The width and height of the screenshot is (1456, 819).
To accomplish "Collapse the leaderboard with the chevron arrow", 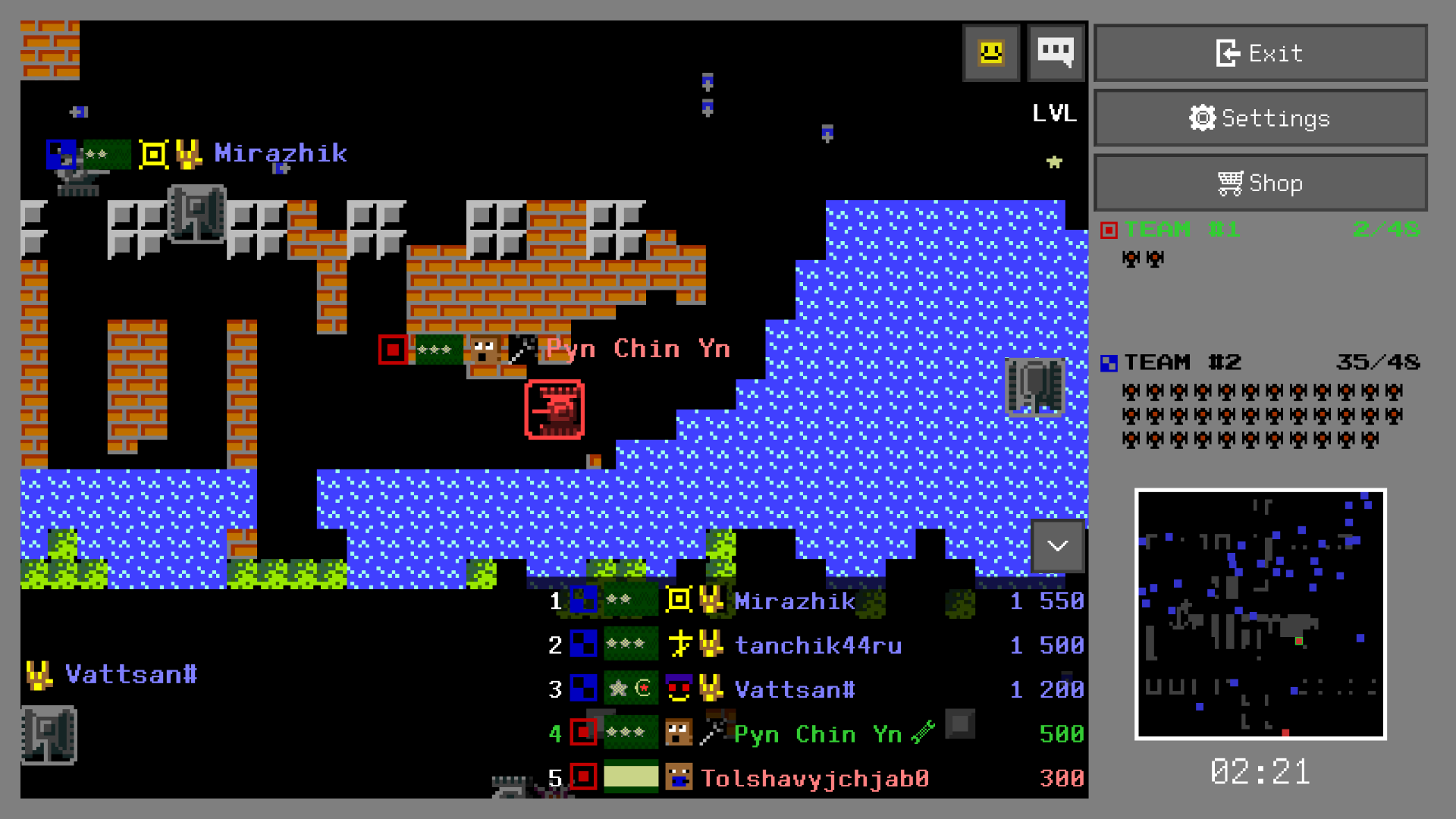I will click(1058, 546).
